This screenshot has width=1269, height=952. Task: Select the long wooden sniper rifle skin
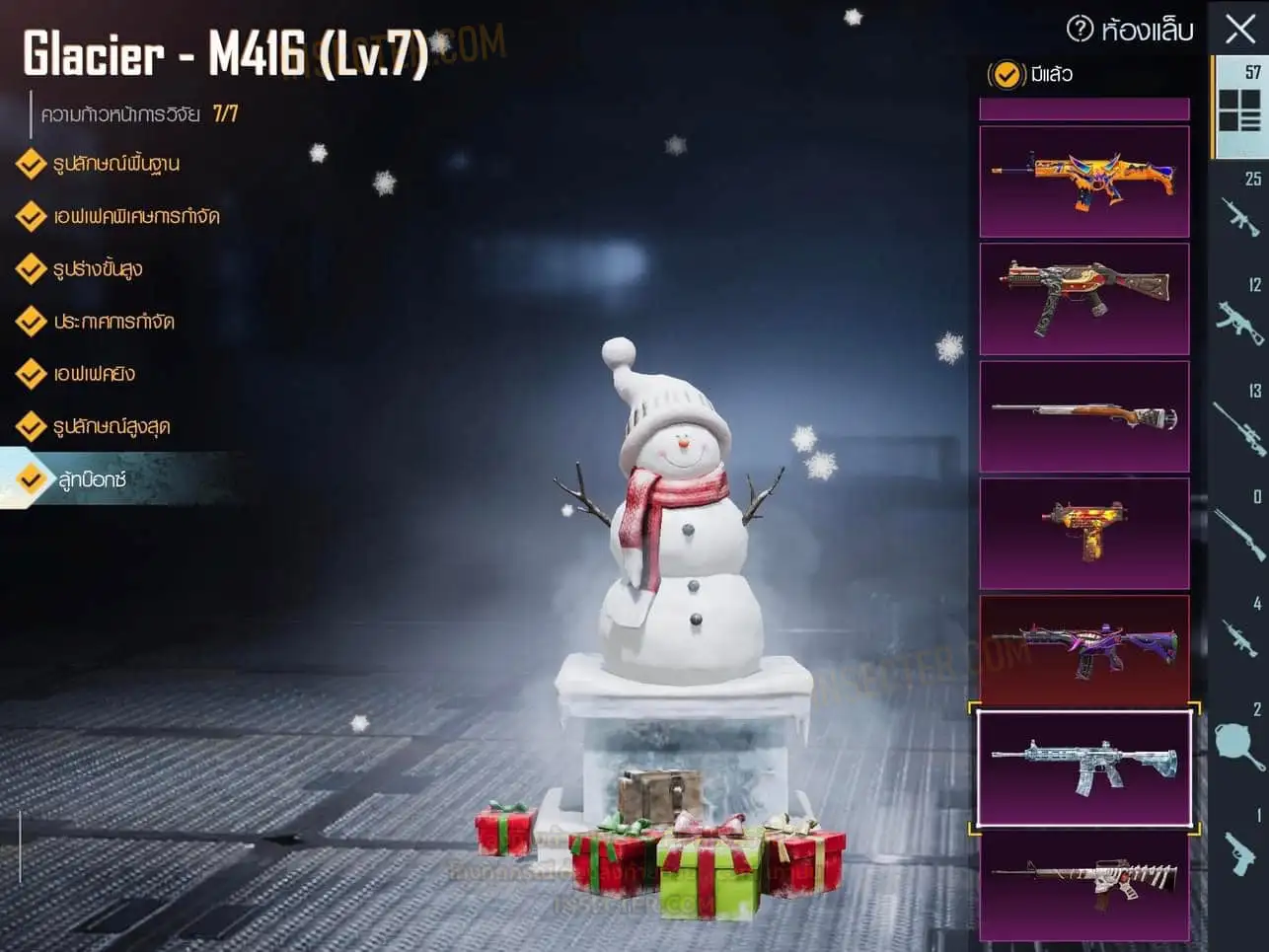coord(1084,415)
